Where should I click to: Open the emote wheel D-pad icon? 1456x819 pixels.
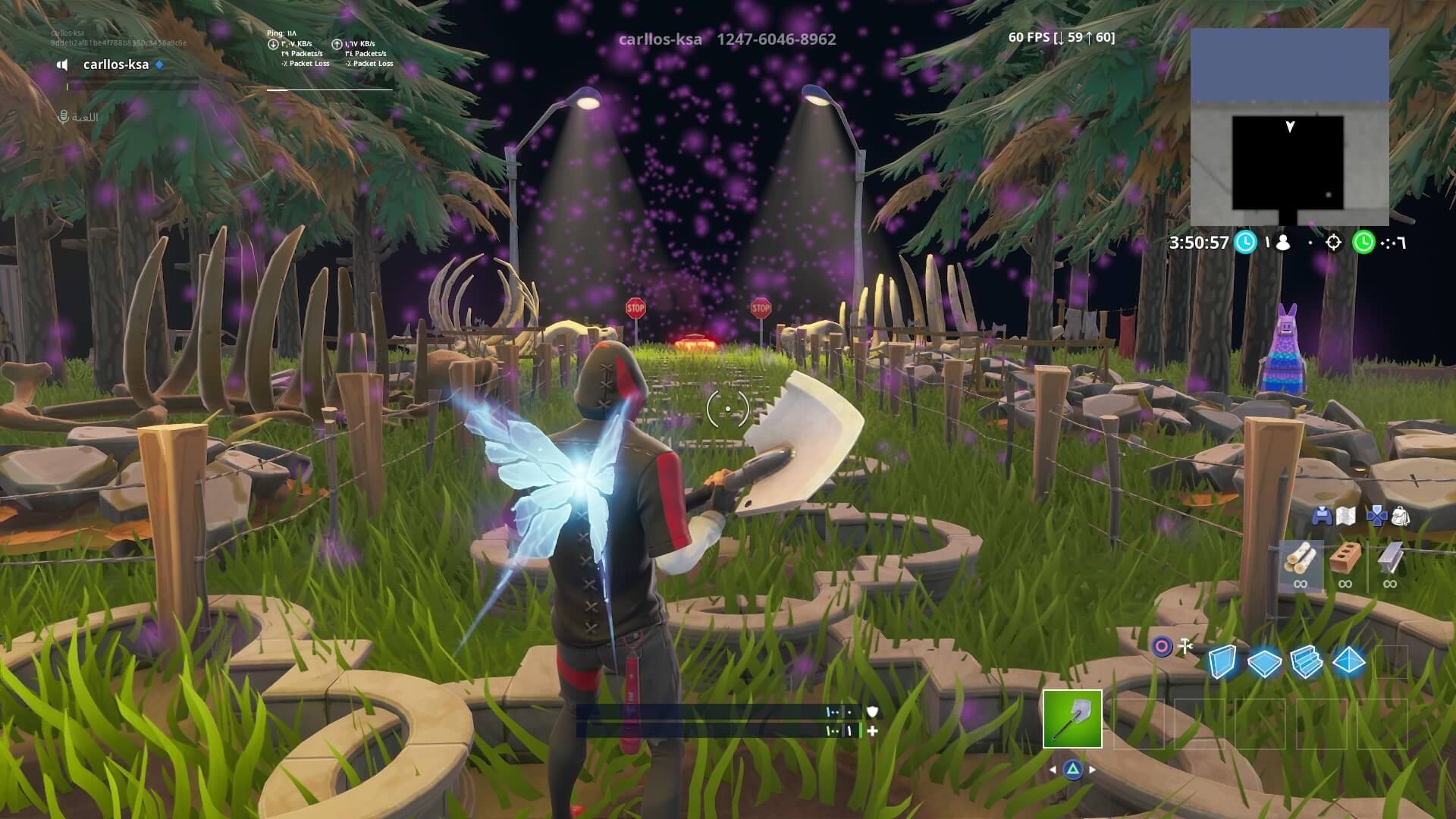click(1377, 516)
